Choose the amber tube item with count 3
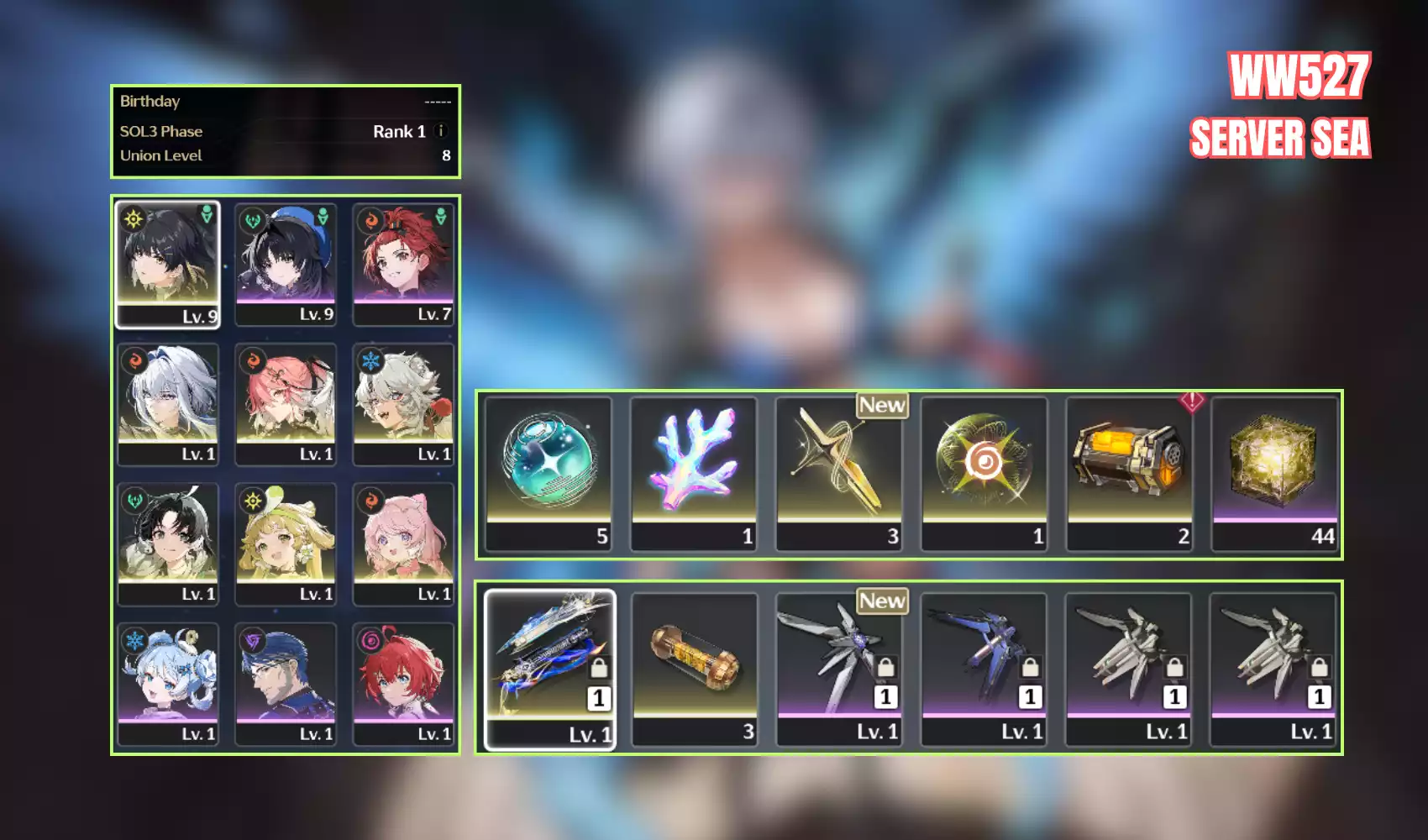This screenshot has height=840, width=1428. [695, 669]
